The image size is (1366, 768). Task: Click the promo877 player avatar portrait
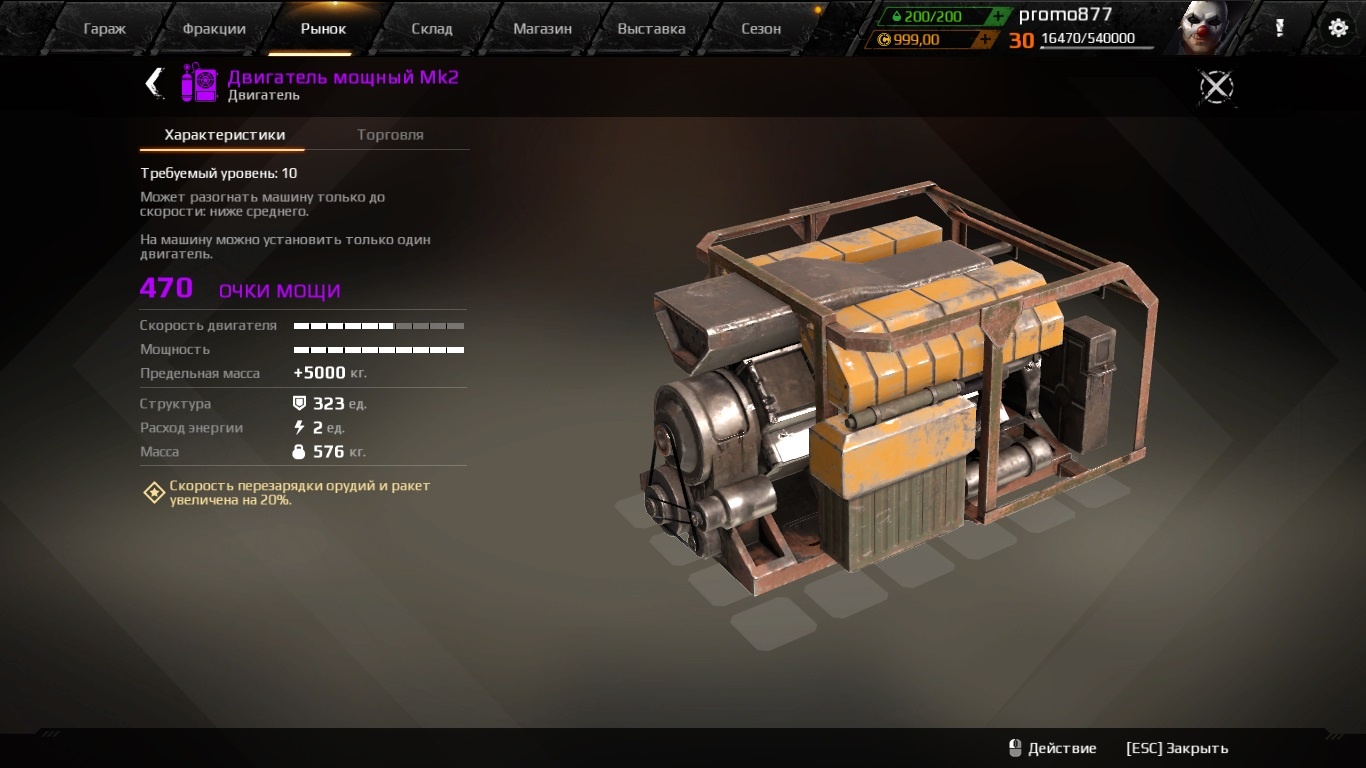1200,25
